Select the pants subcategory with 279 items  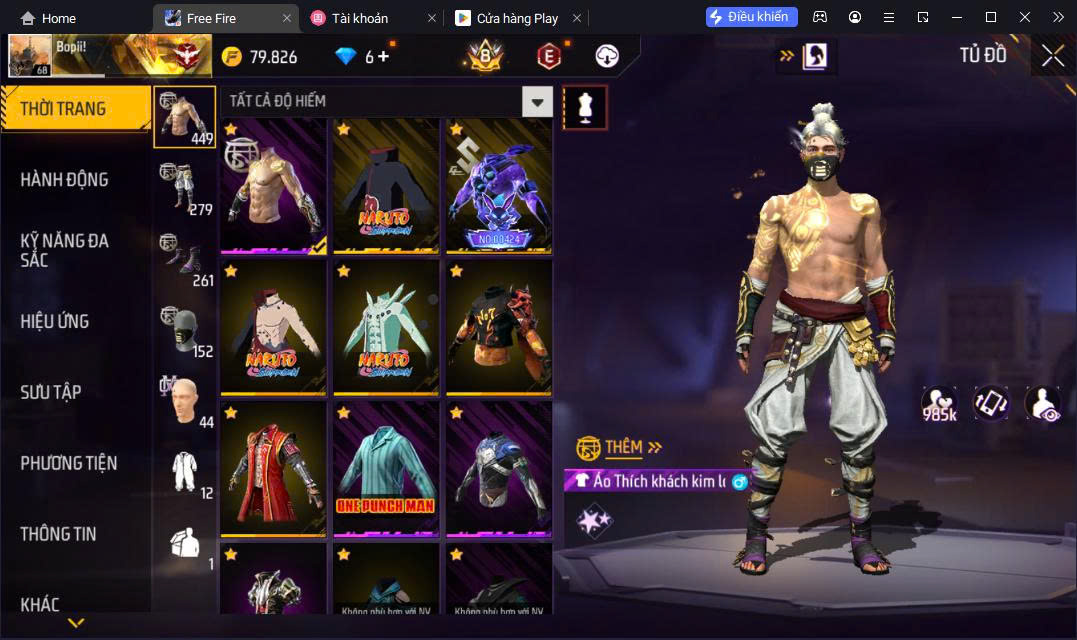185,187
